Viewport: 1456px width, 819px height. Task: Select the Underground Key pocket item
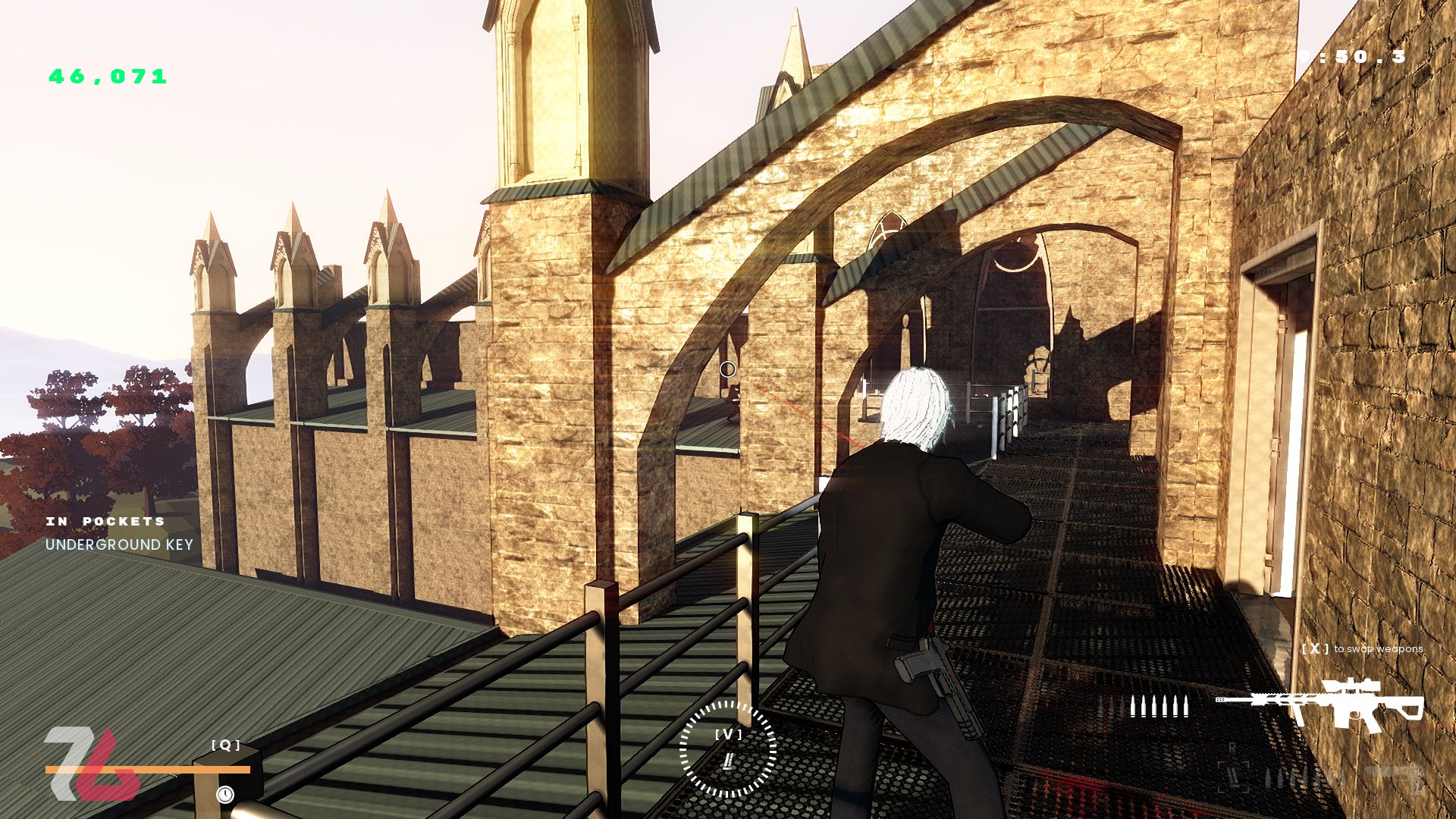pyautogui.click(x=119, y=544)
